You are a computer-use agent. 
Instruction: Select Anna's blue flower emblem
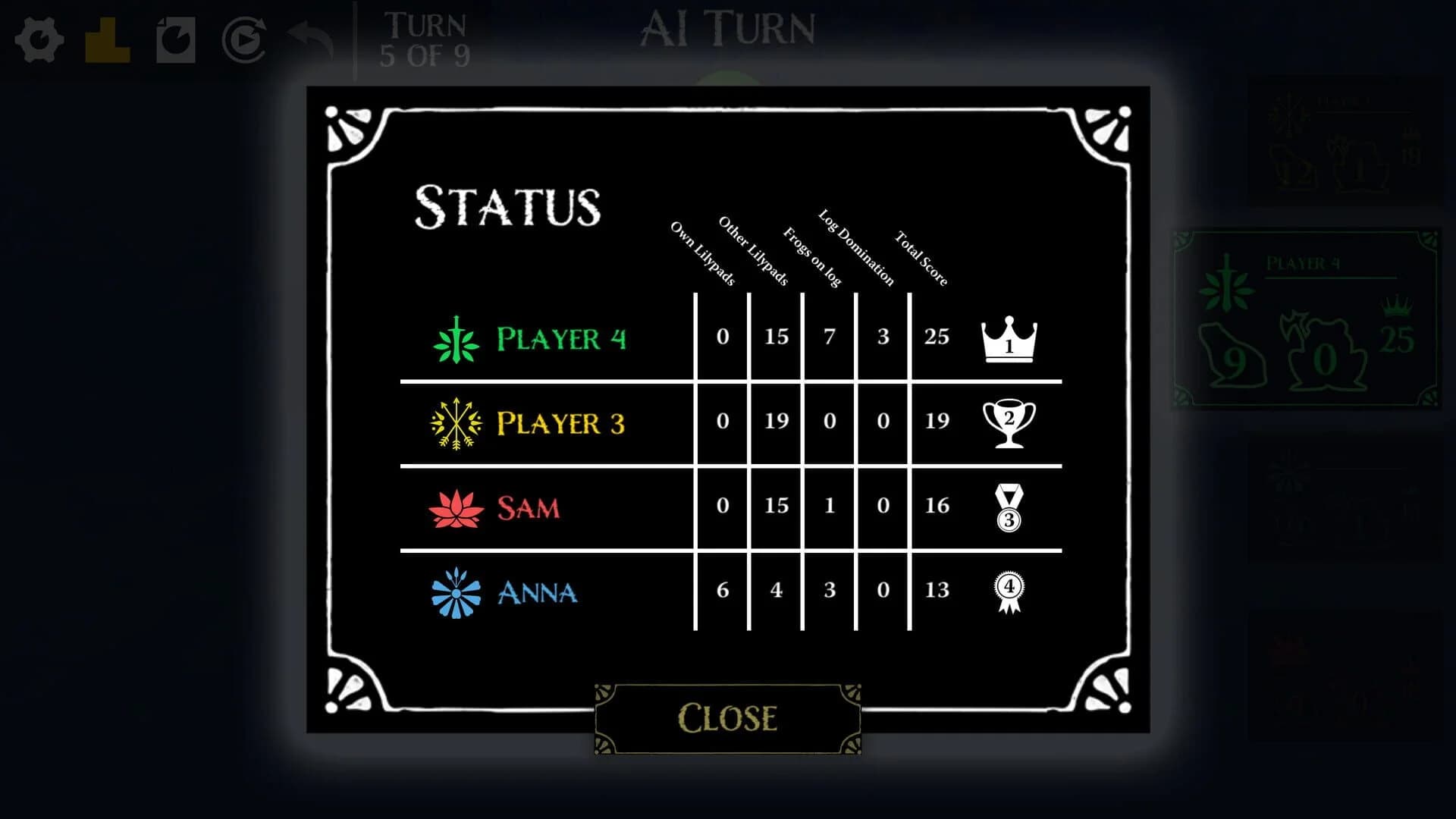coord(455,591)
